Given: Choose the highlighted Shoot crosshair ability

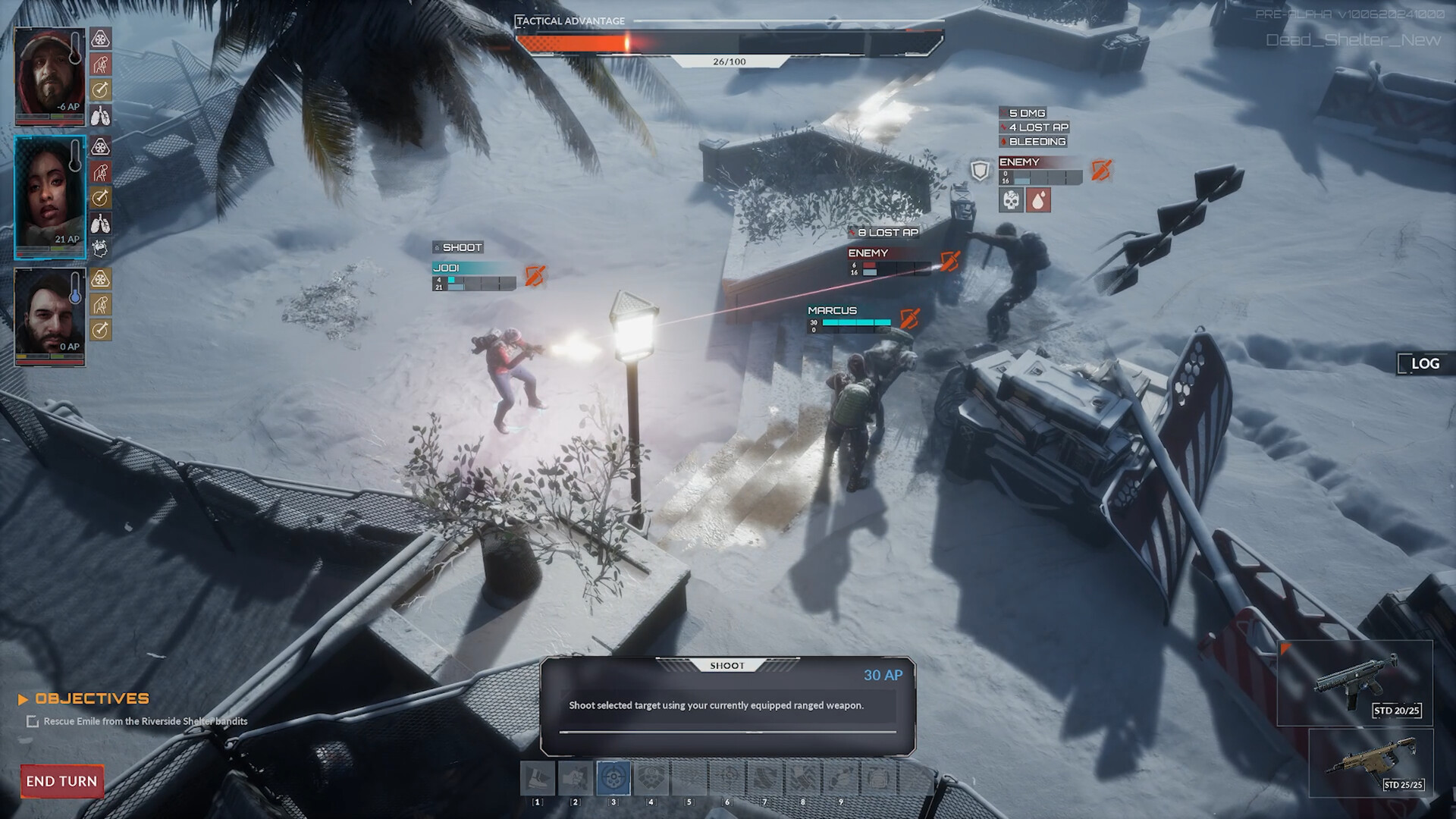Looking at the screenshot, I should tap(613, 778).
